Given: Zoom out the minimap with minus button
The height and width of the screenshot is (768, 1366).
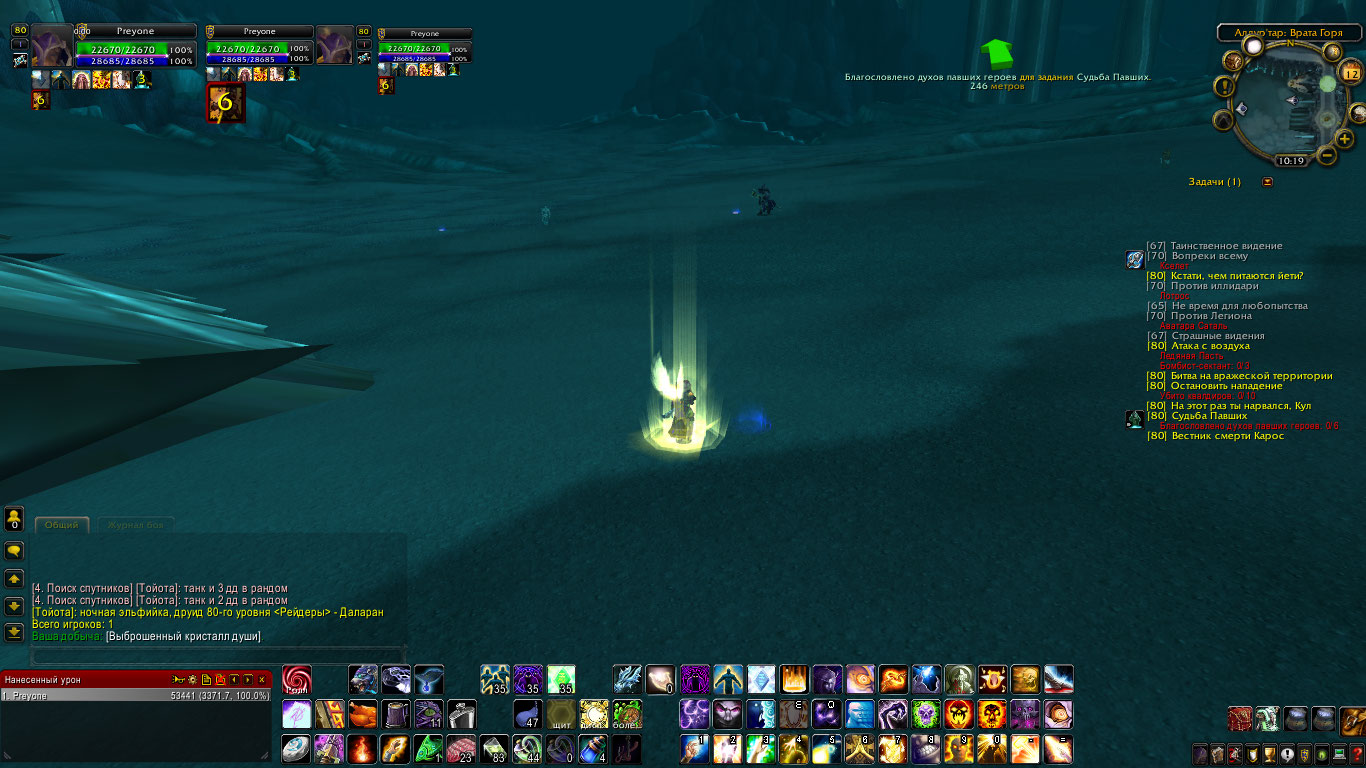Looking at the screenshot, I should click(1328, 155).
